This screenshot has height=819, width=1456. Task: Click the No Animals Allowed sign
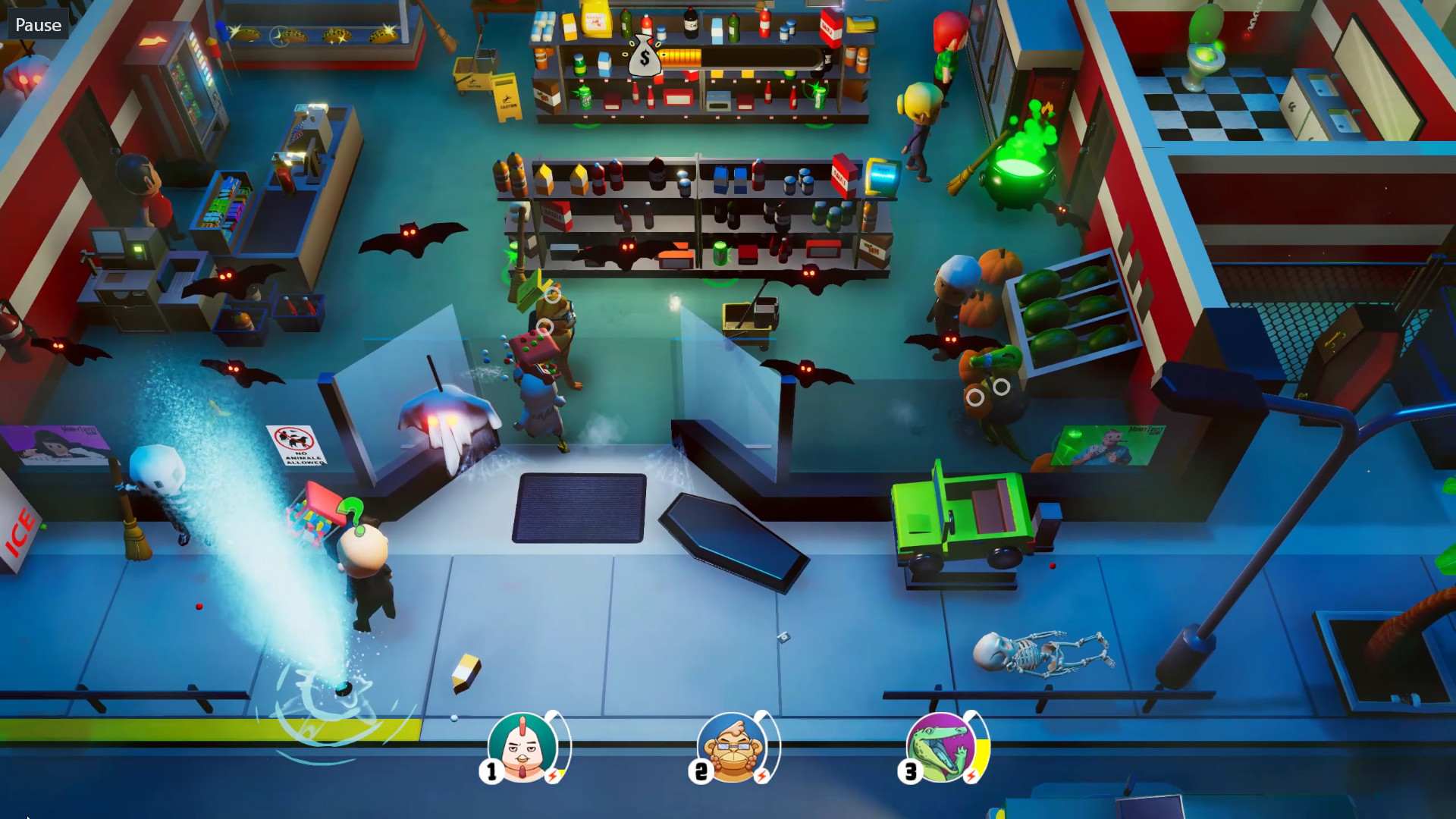tap(294, 444)
